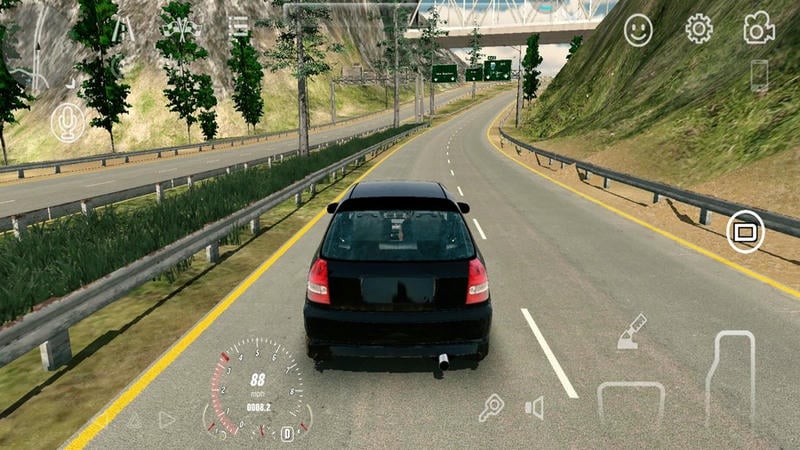Image resolution: width=800 pixels, height=450 pixels.
Task: Toggle the microphone voice chat button
Action: 68,122
